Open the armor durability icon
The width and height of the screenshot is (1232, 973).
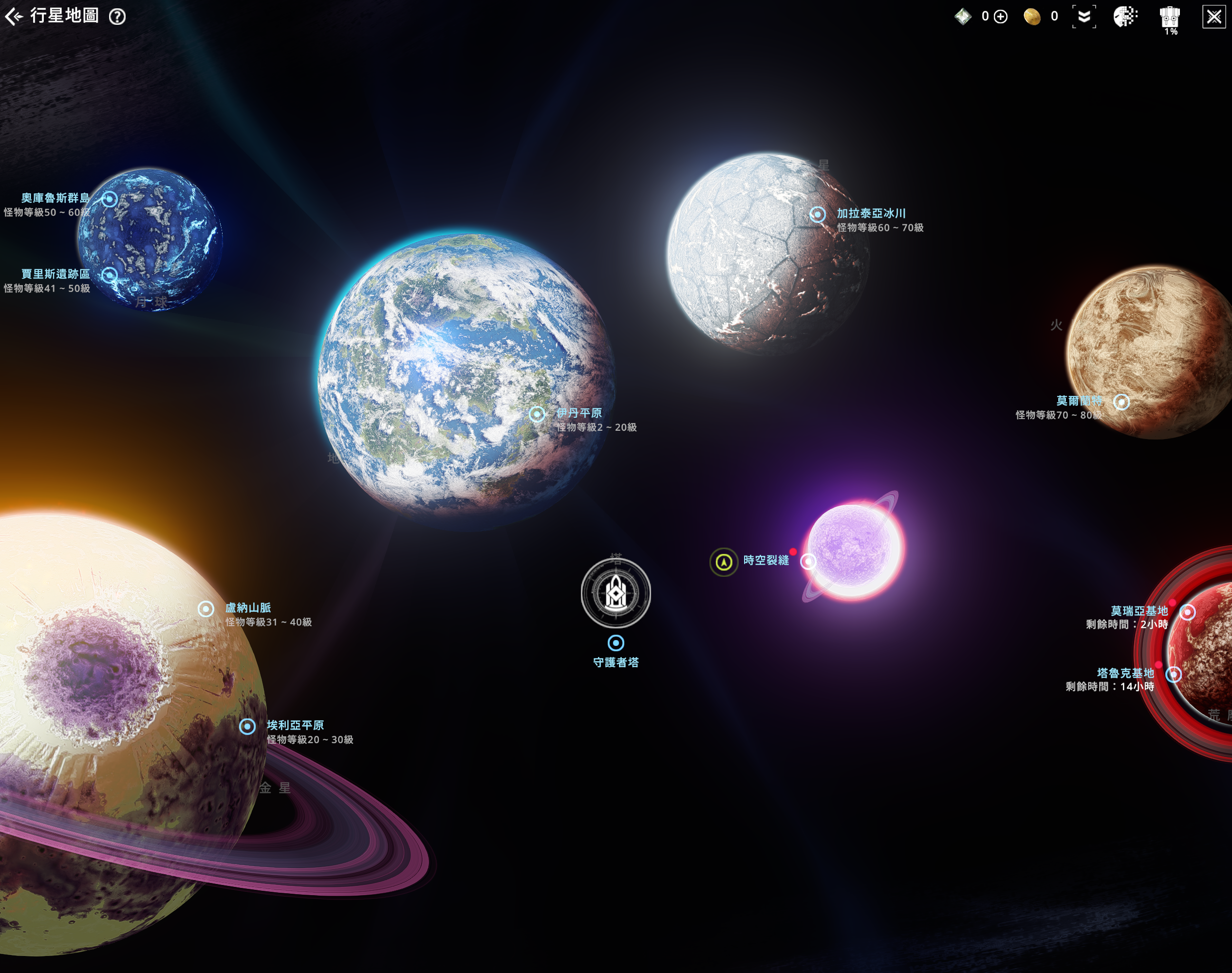click(1170, 18)
